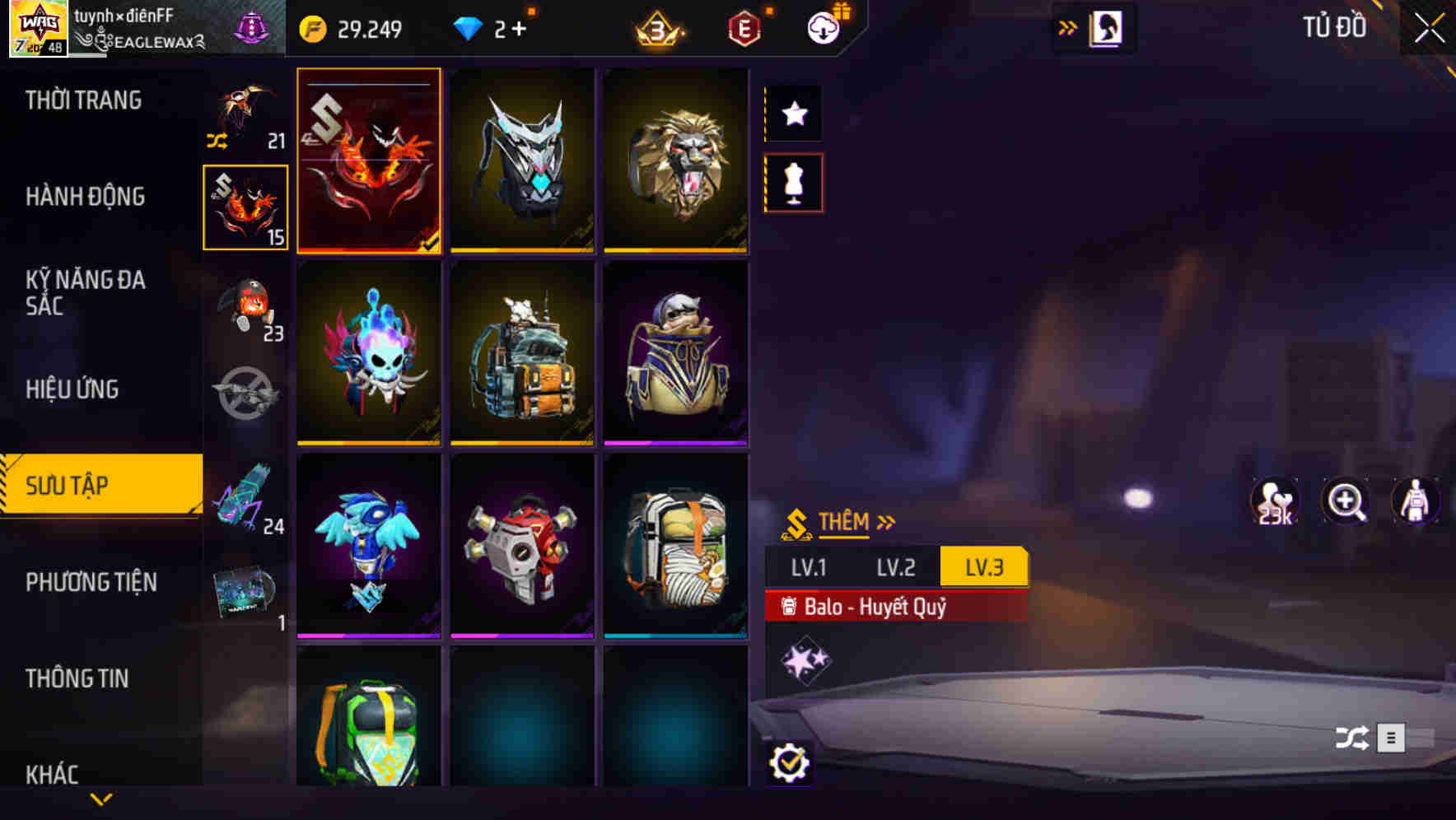Select the golden lion mask thumbnail
The width and height of the screenshot is (1456, 820).
click(x=677, y=161)
